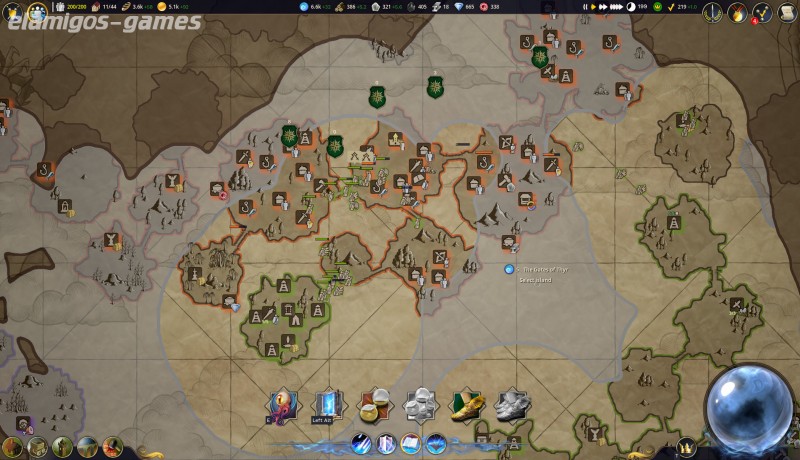
Task: Open the research constellation menu
Action: click(x=763, y=13)
